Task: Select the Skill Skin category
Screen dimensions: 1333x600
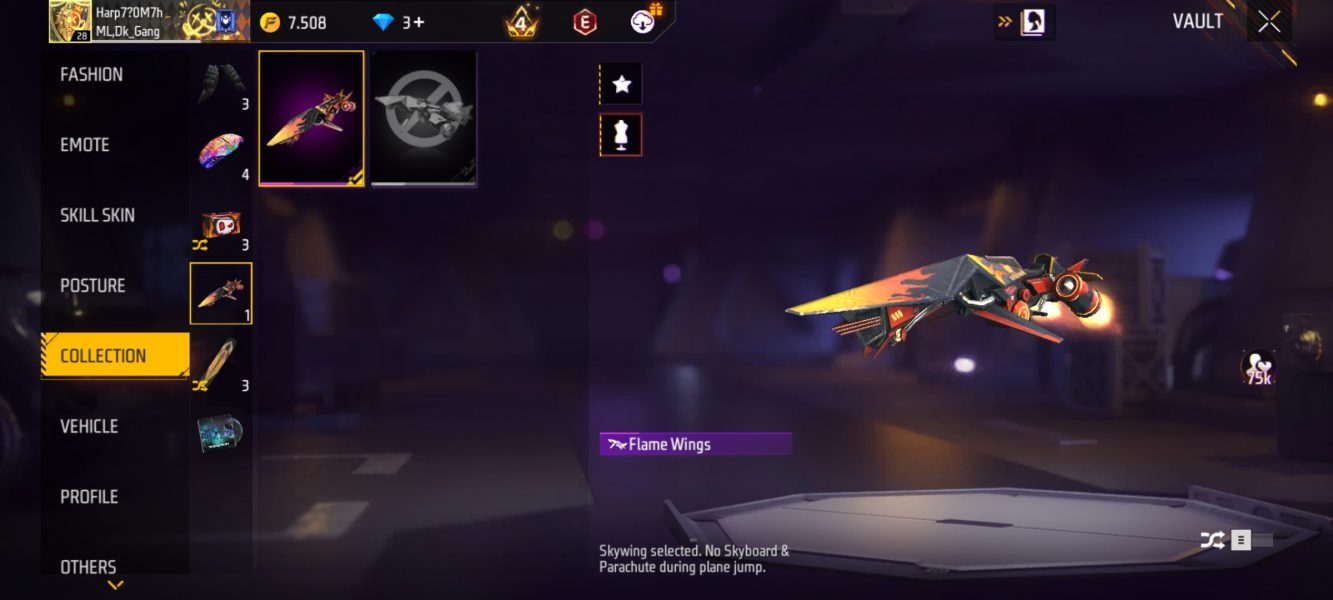Action: (x=97, y=215)
